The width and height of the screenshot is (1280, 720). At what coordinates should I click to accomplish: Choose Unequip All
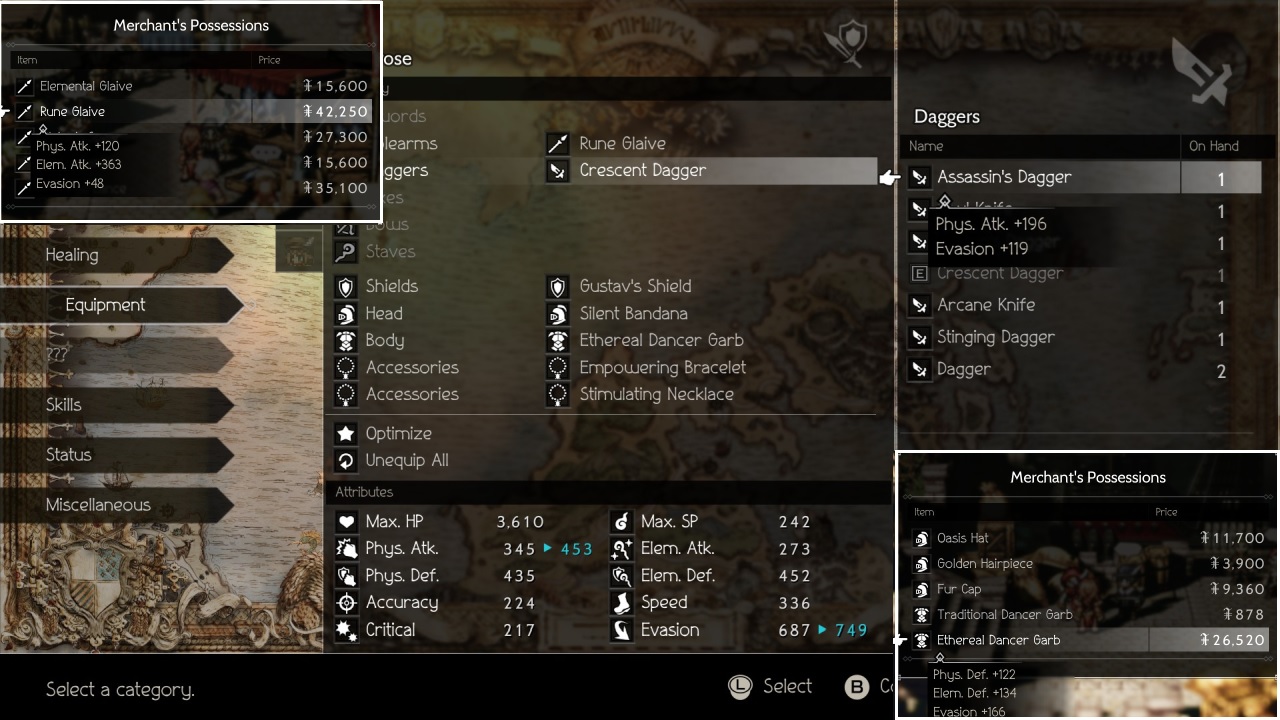pyautogui.click(x=406, y=461)
